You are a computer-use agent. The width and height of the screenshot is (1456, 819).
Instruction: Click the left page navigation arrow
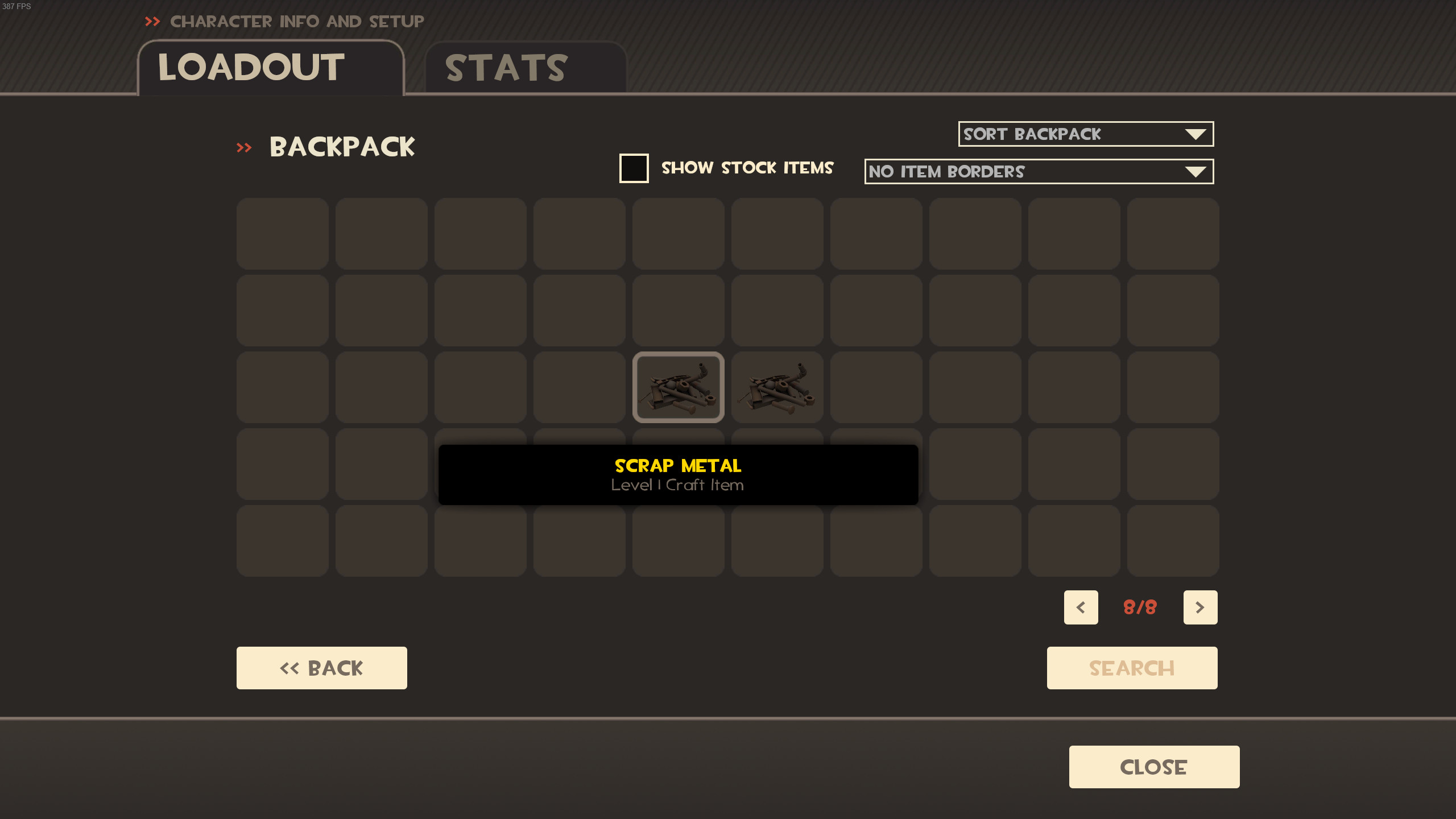[x=1081, y=607]
